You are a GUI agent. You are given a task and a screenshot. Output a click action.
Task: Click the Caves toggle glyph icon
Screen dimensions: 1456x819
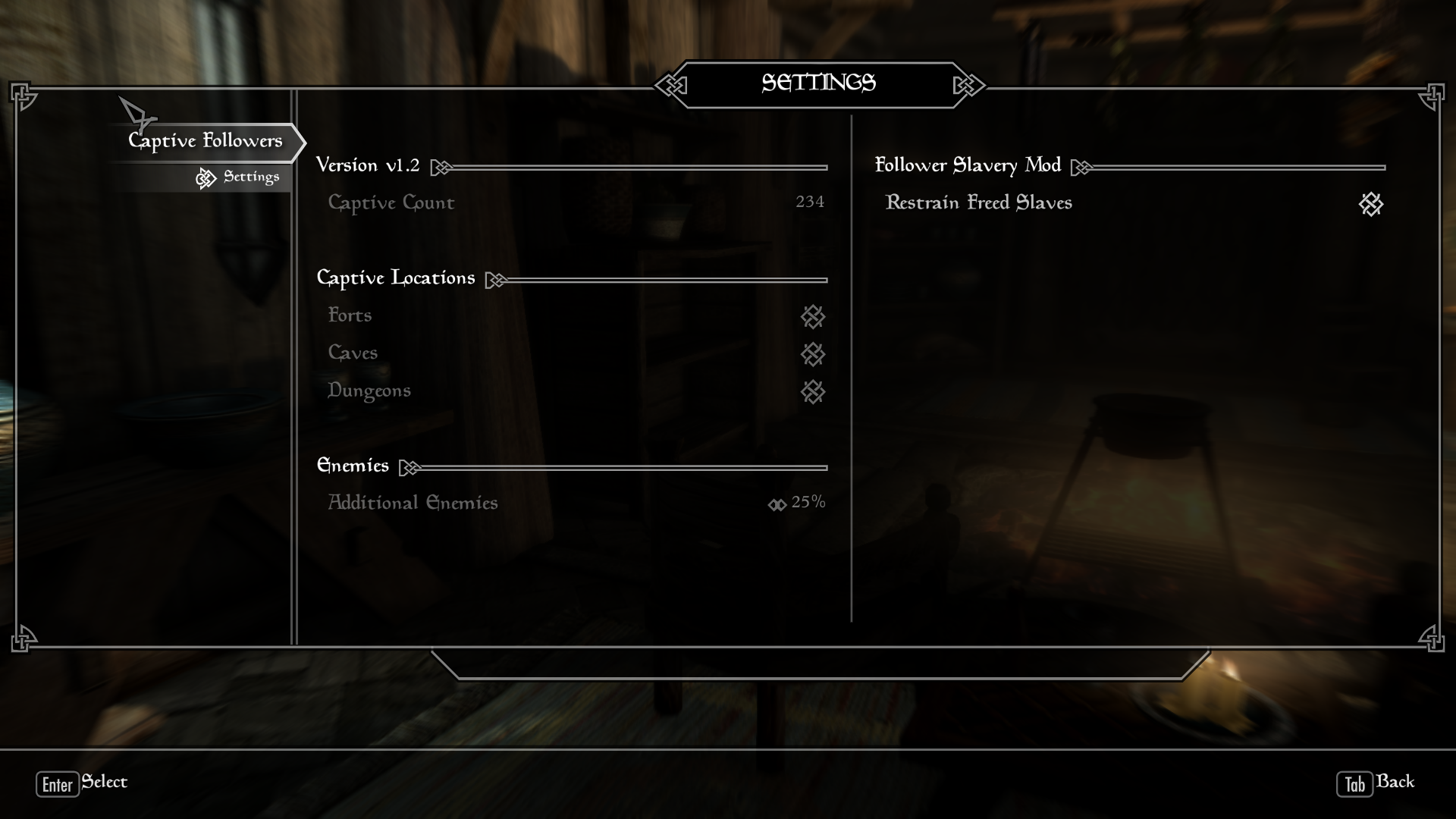click(x=812, y=355)
